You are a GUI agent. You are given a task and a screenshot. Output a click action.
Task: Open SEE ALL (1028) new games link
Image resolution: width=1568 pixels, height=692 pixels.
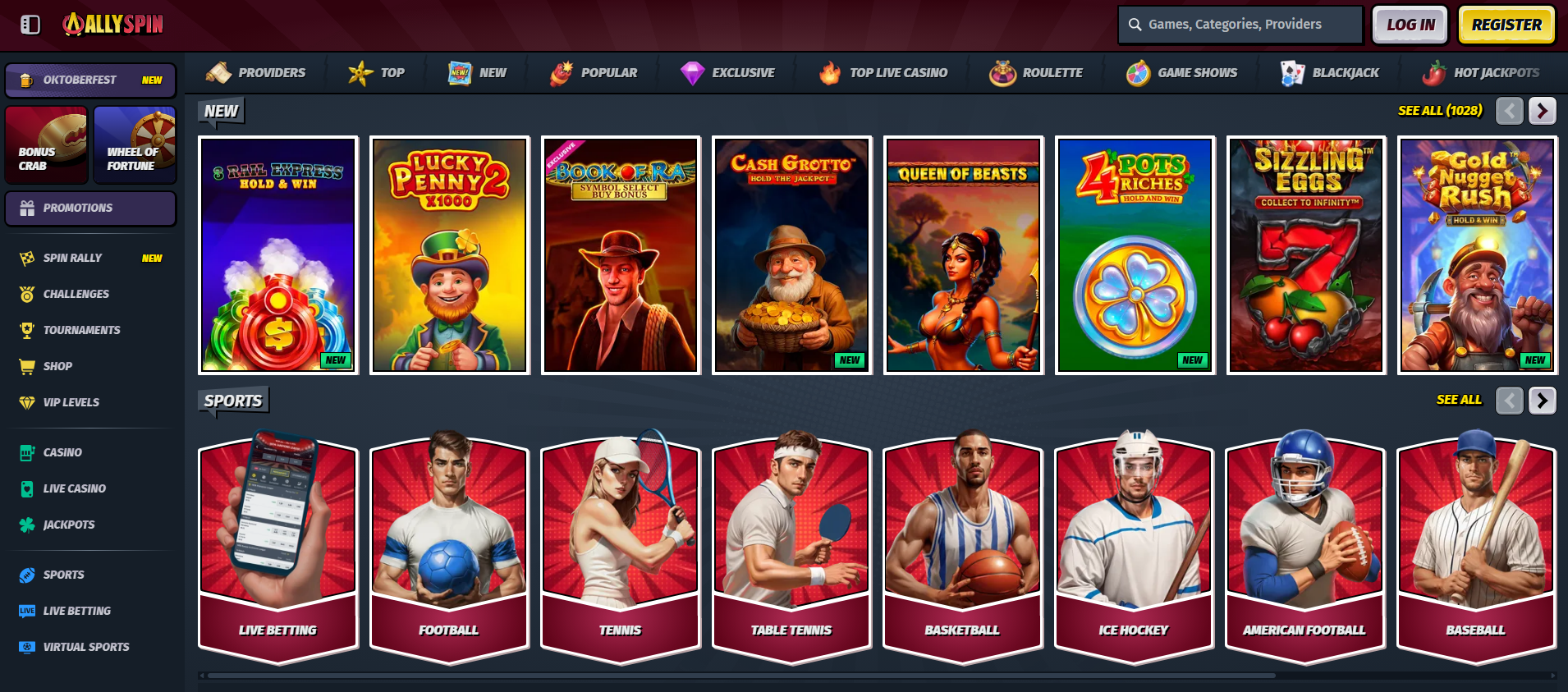coord(1438,110)
